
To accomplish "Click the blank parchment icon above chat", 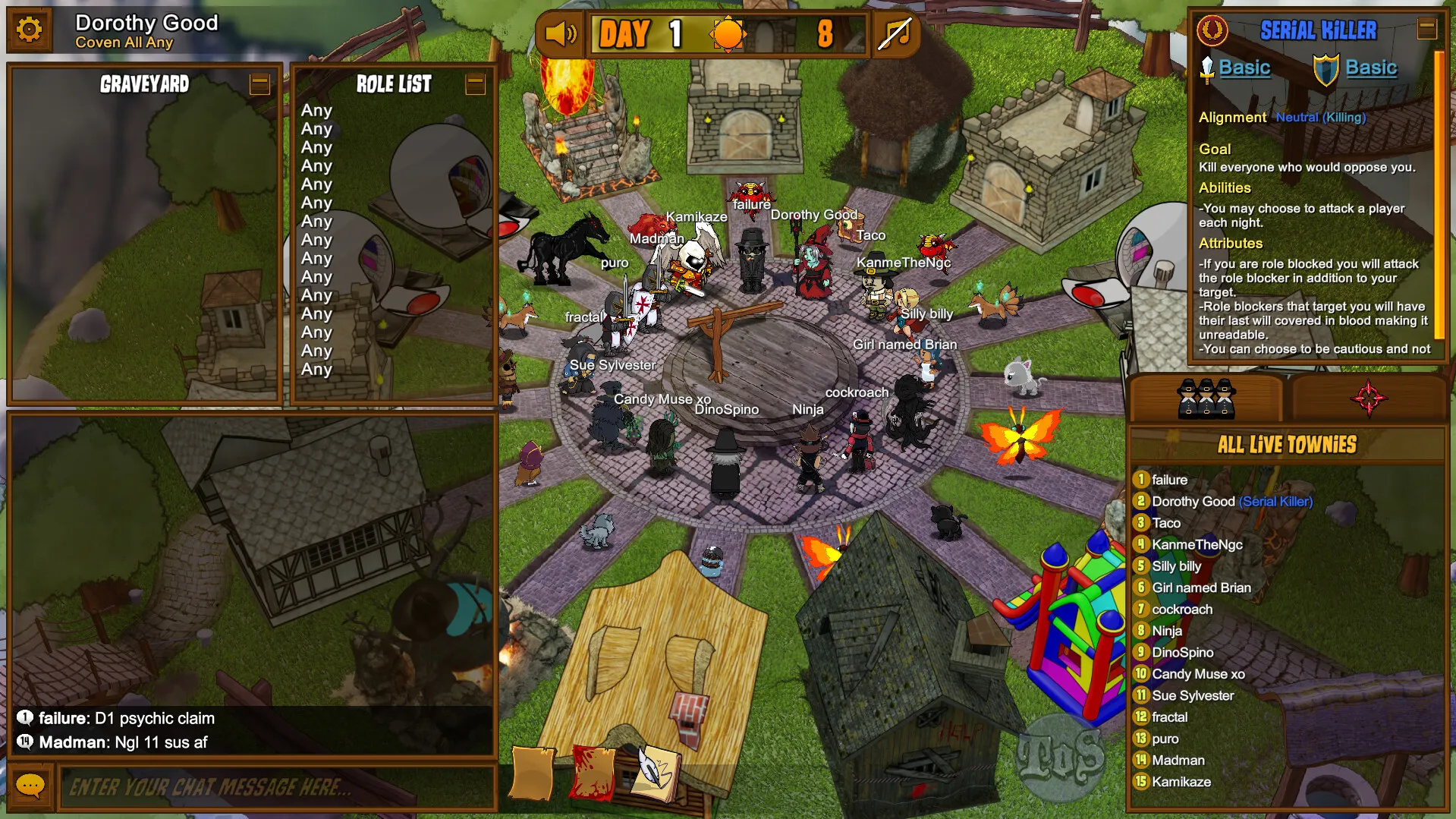I will tap(531, 773).
